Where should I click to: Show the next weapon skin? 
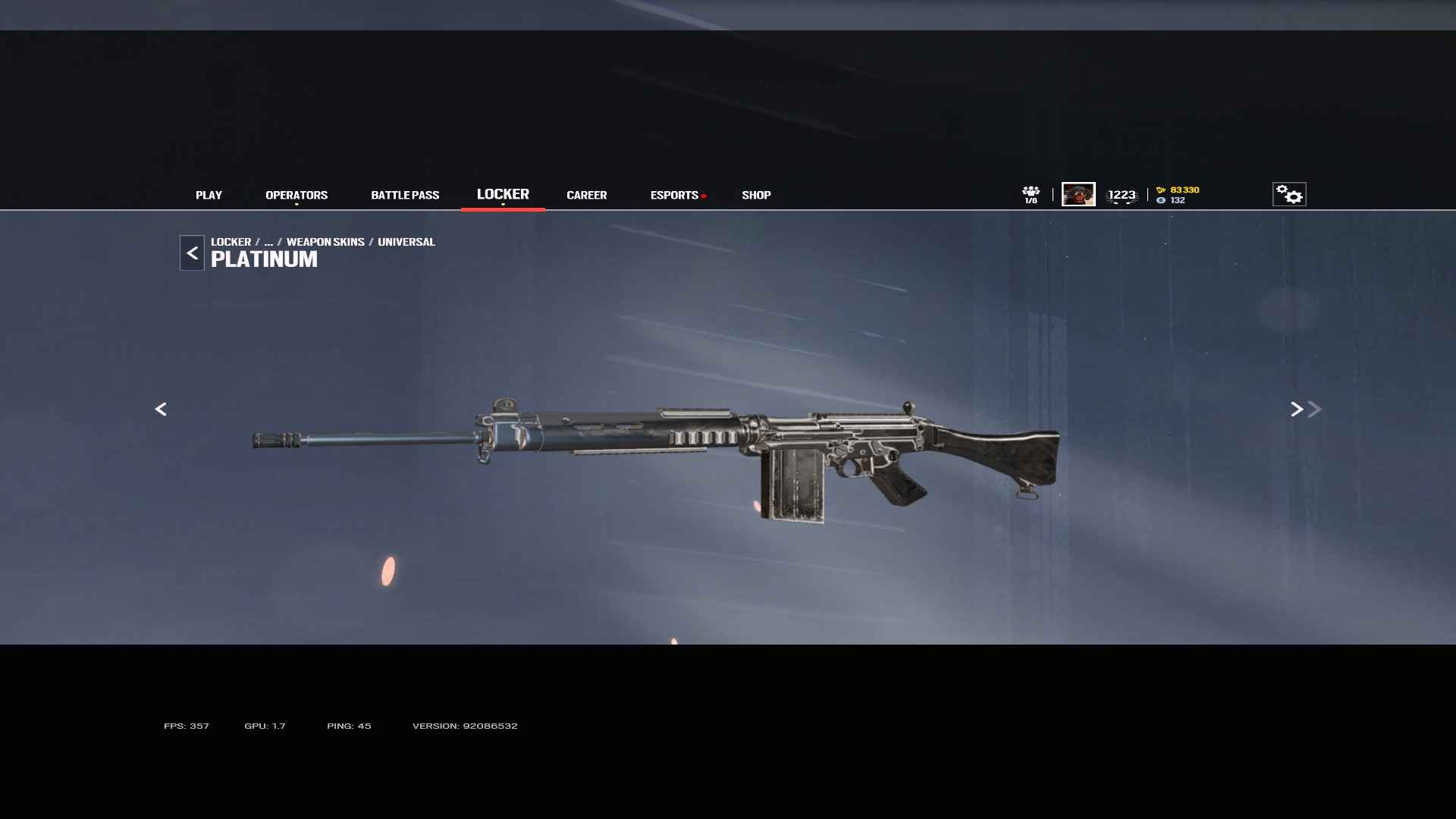tap(1297, 409)
